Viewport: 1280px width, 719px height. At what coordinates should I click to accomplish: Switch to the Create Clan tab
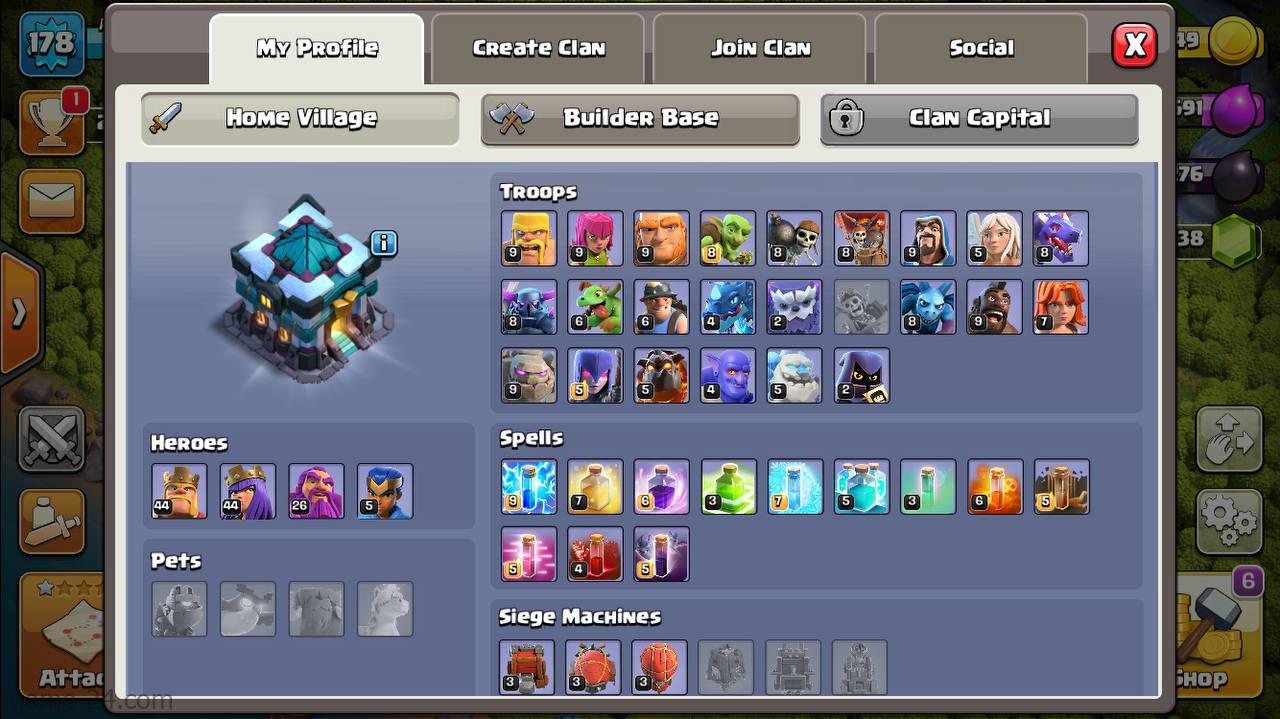[538, 48]
